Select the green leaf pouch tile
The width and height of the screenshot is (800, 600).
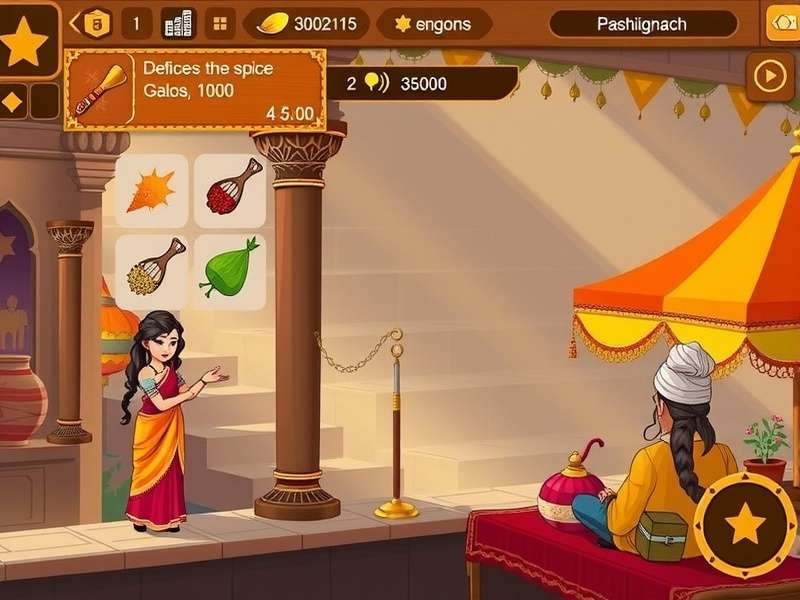[230, 270]
